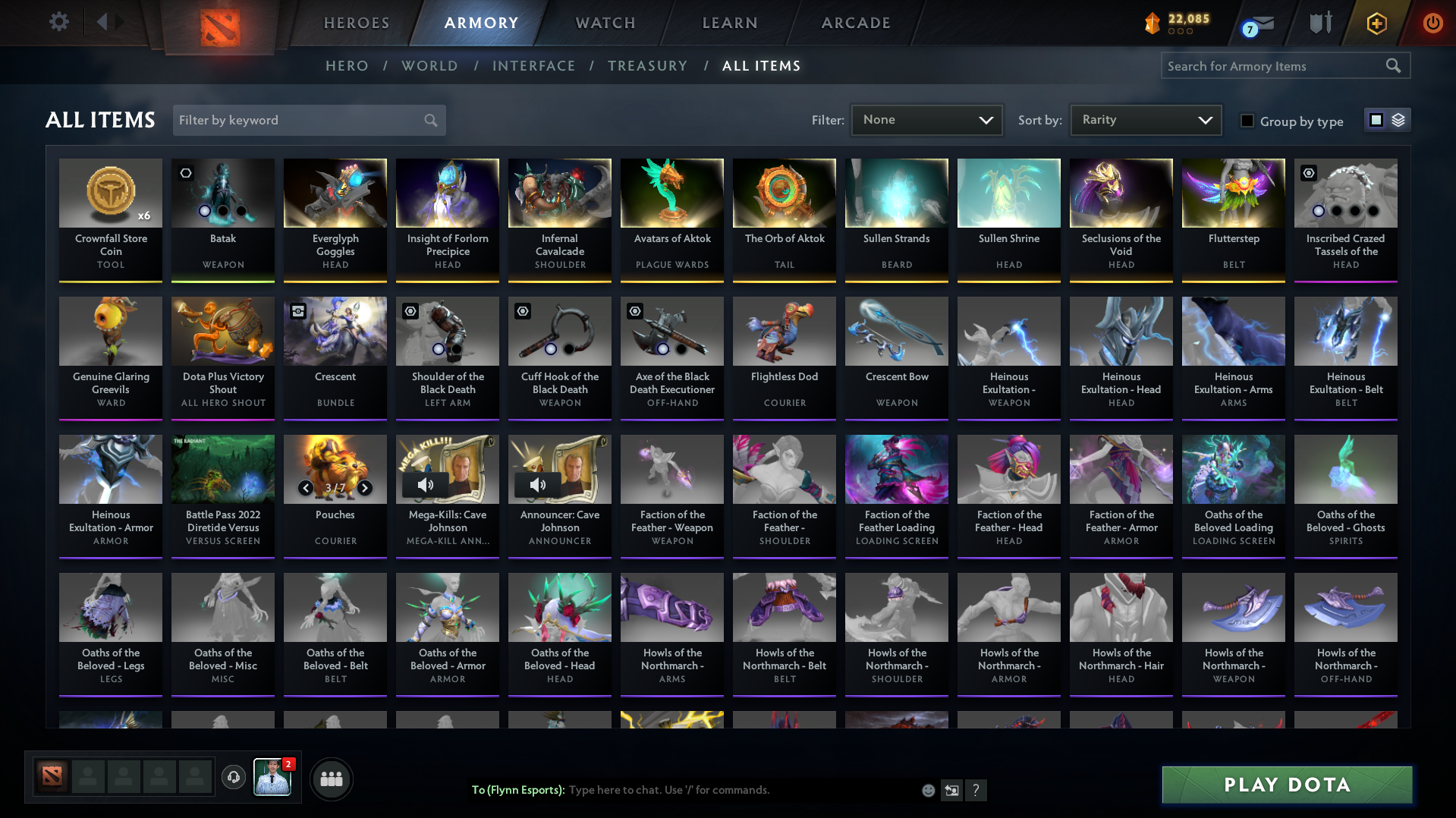
Task: Switch to the WATCH tab
Action: 605,23
